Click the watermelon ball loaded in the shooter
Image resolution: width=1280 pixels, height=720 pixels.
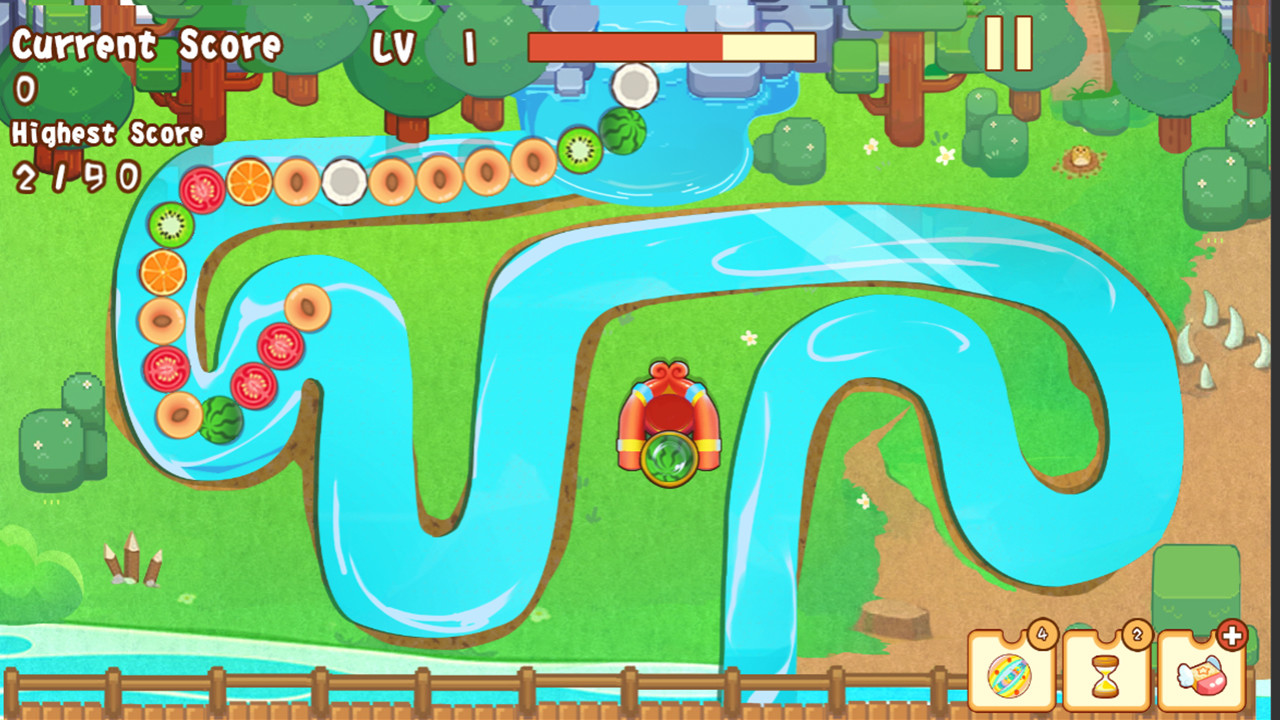pos(668,460)
